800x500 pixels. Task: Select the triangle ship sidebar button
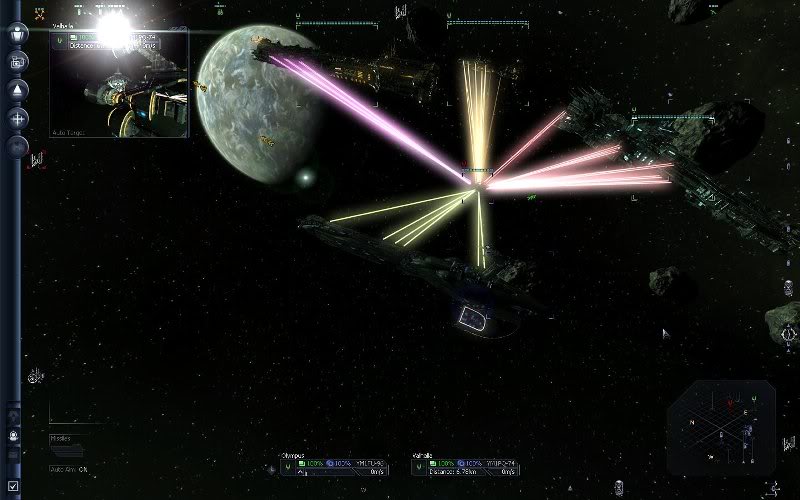(18, 90)
